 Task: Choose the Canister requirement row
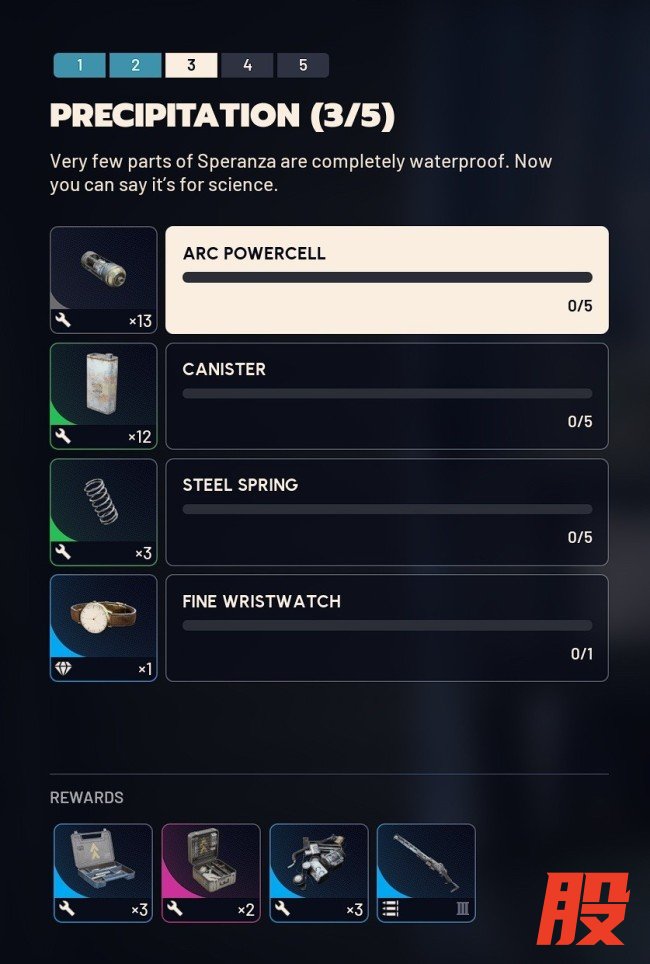[386, 396]
